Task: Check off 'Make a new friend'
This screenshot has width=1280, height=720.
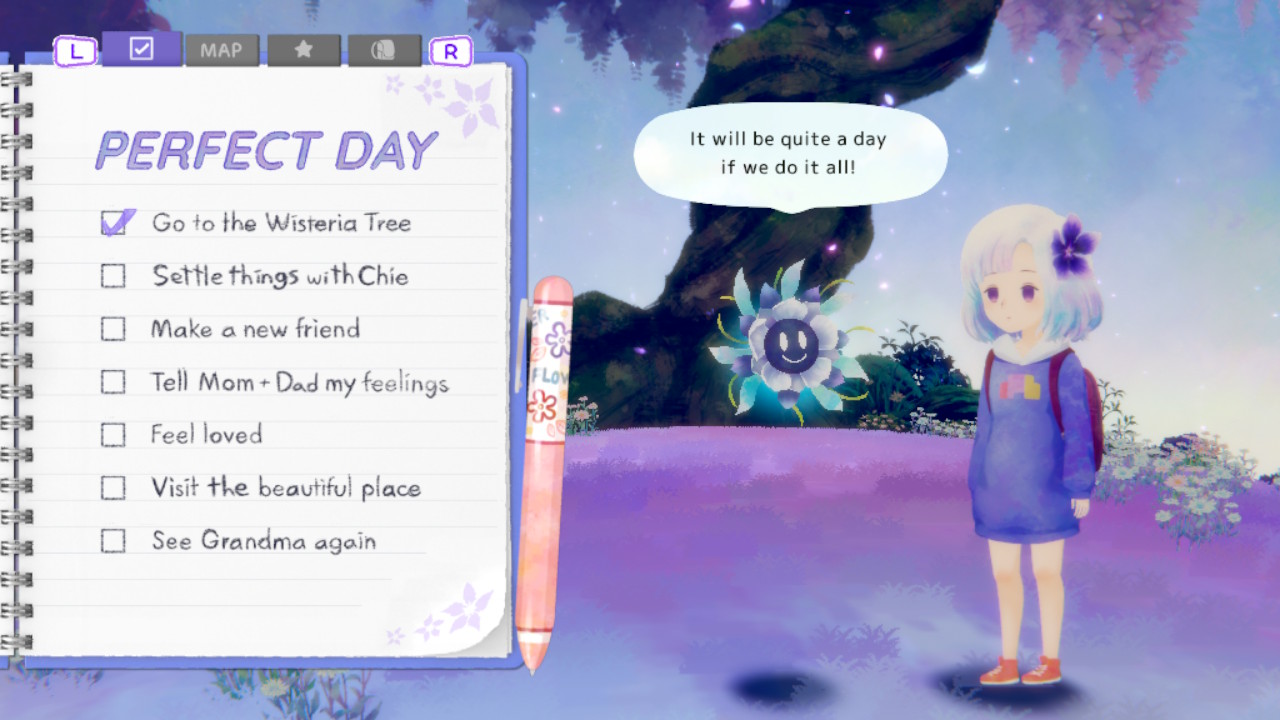Action: pyautogui.click(x=113, y=328)
